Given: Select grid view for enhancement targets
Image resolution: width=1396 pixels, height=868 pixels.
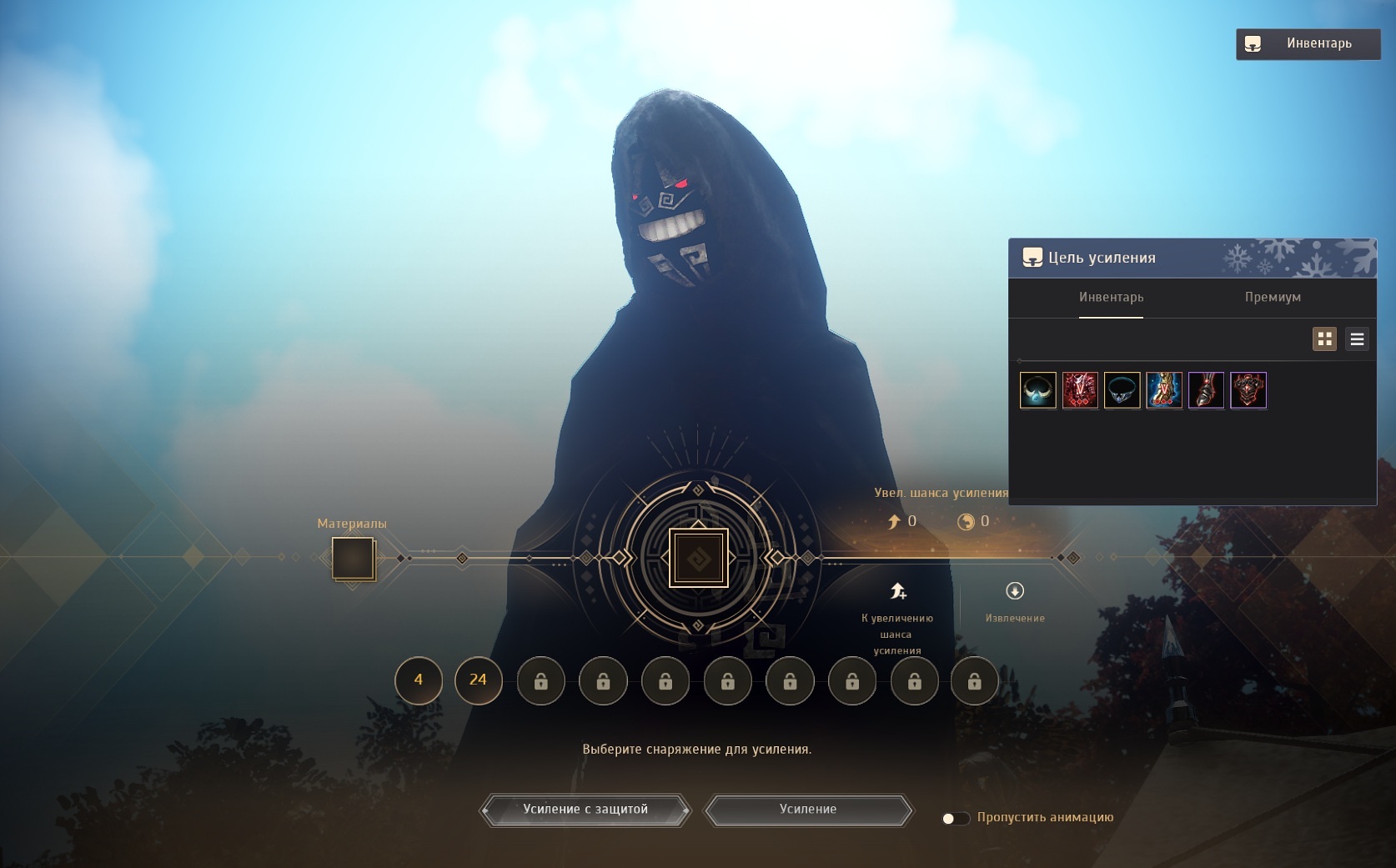Looking at the screenshot, I should click(1324, 339).
